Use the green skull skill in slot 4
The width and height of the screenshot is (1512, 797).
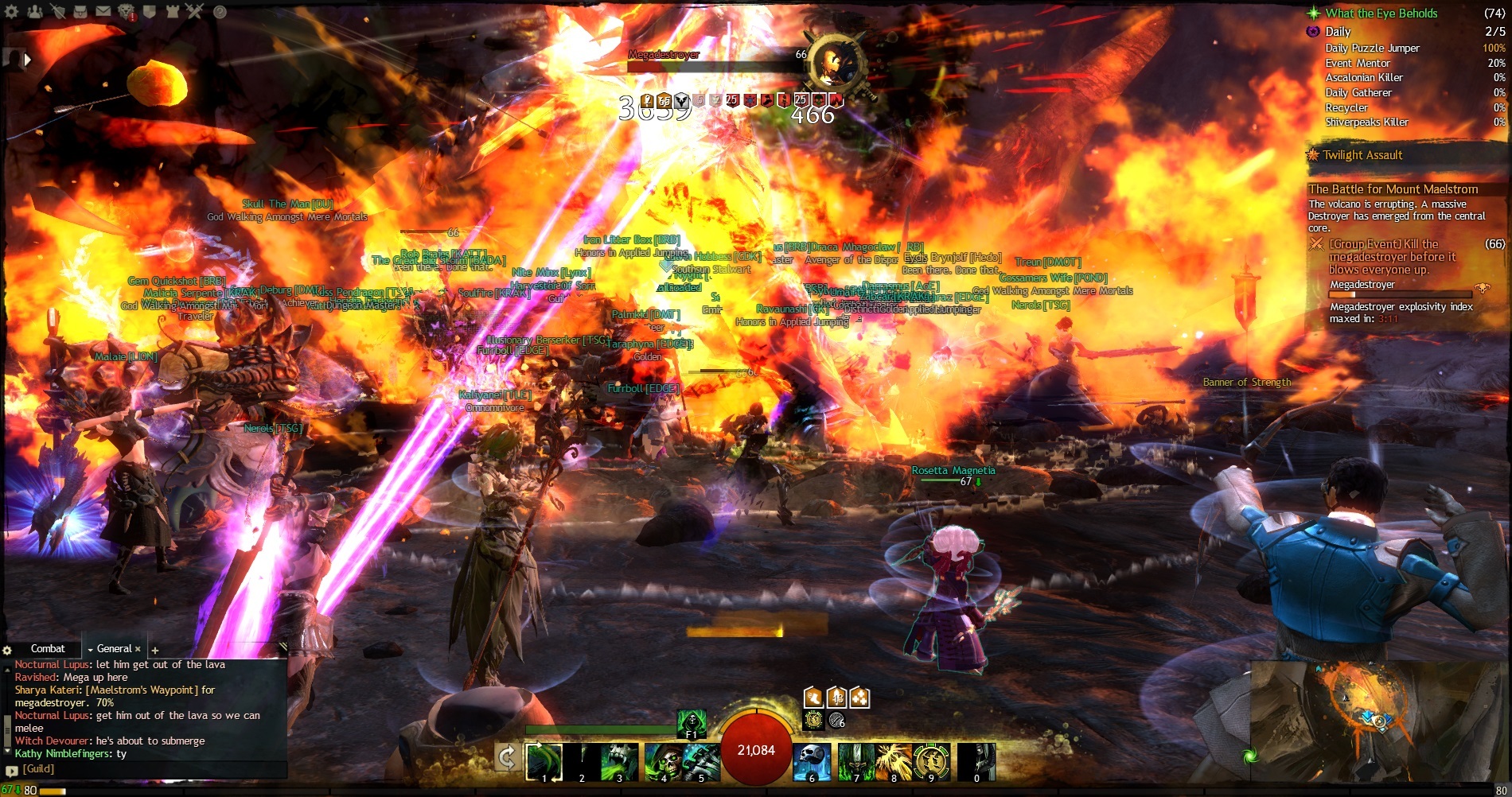coord(662,762)
